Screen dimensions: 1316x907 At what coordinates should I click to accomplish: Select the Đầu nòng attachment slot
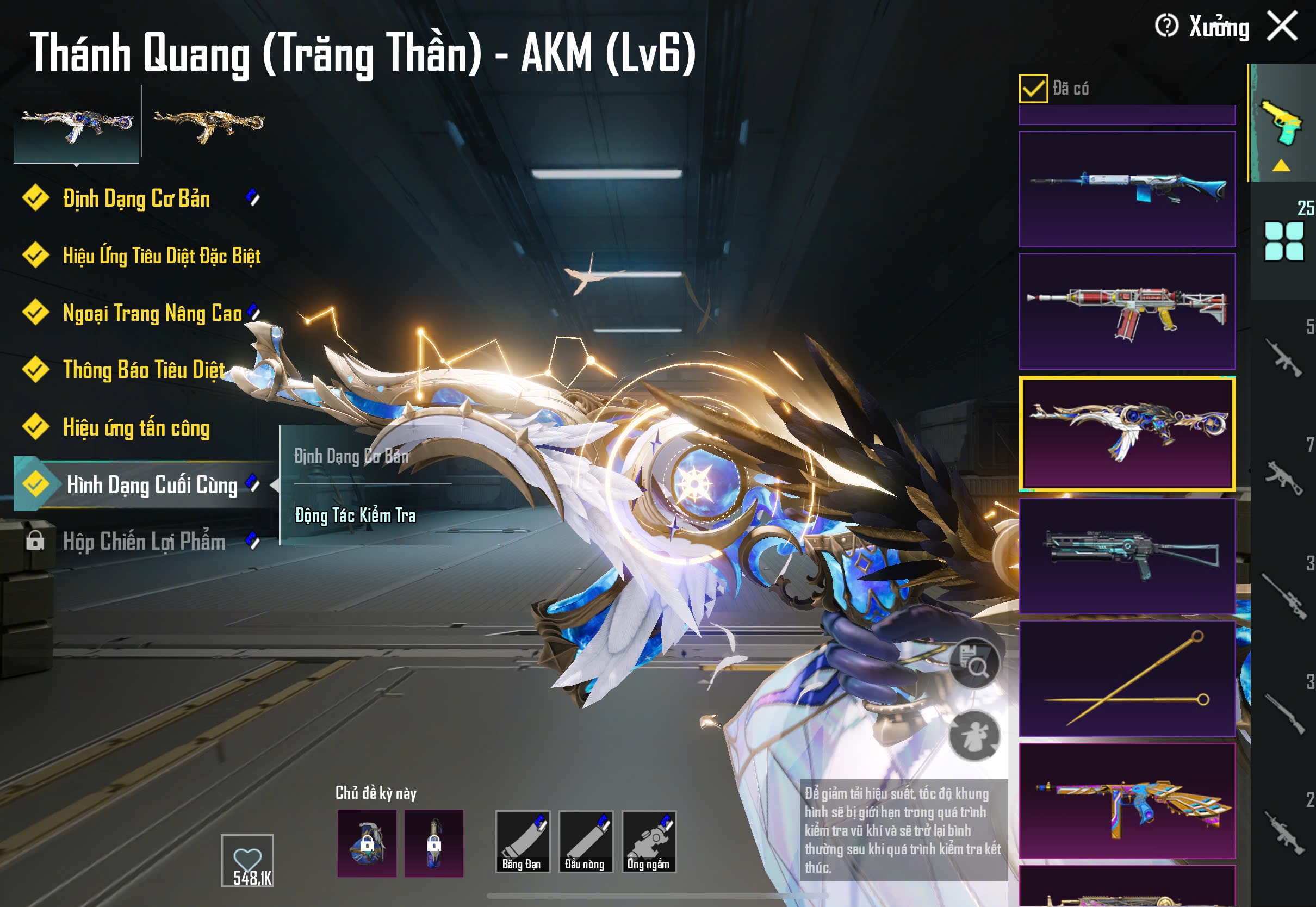[x=585, y=841]
